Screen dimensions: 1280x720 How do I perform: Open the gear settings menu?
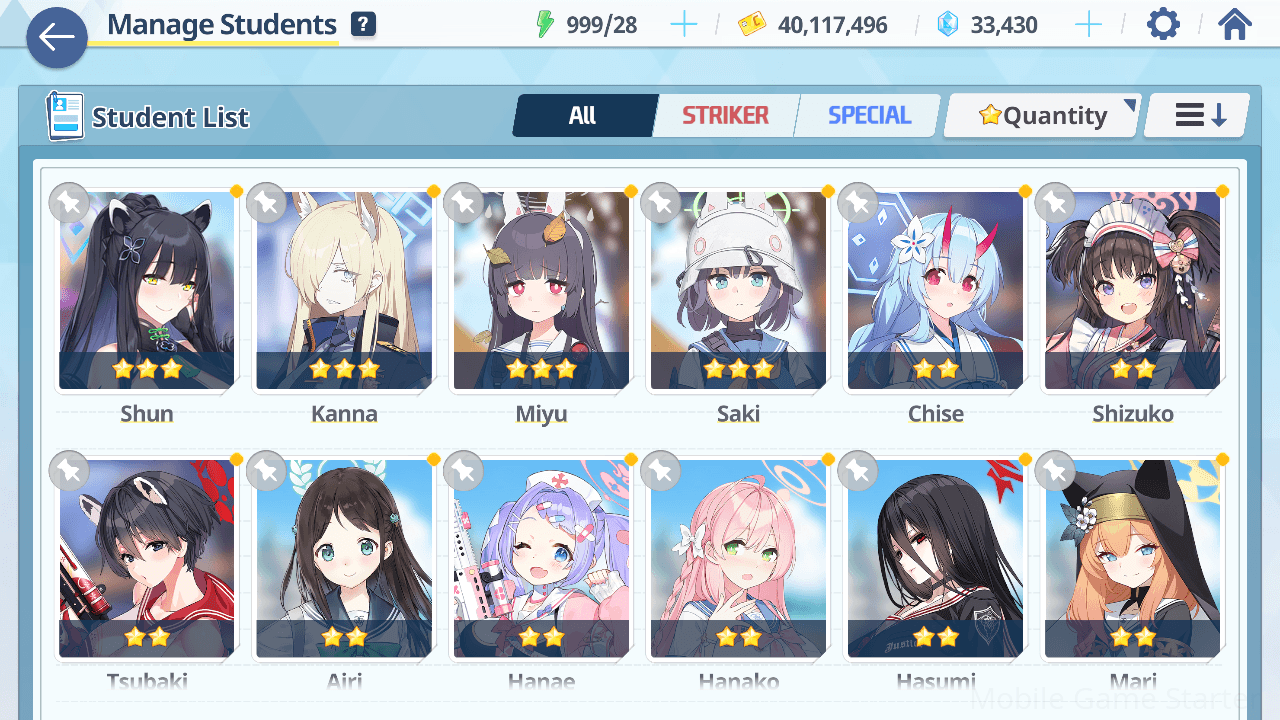tap(1163, 24)
